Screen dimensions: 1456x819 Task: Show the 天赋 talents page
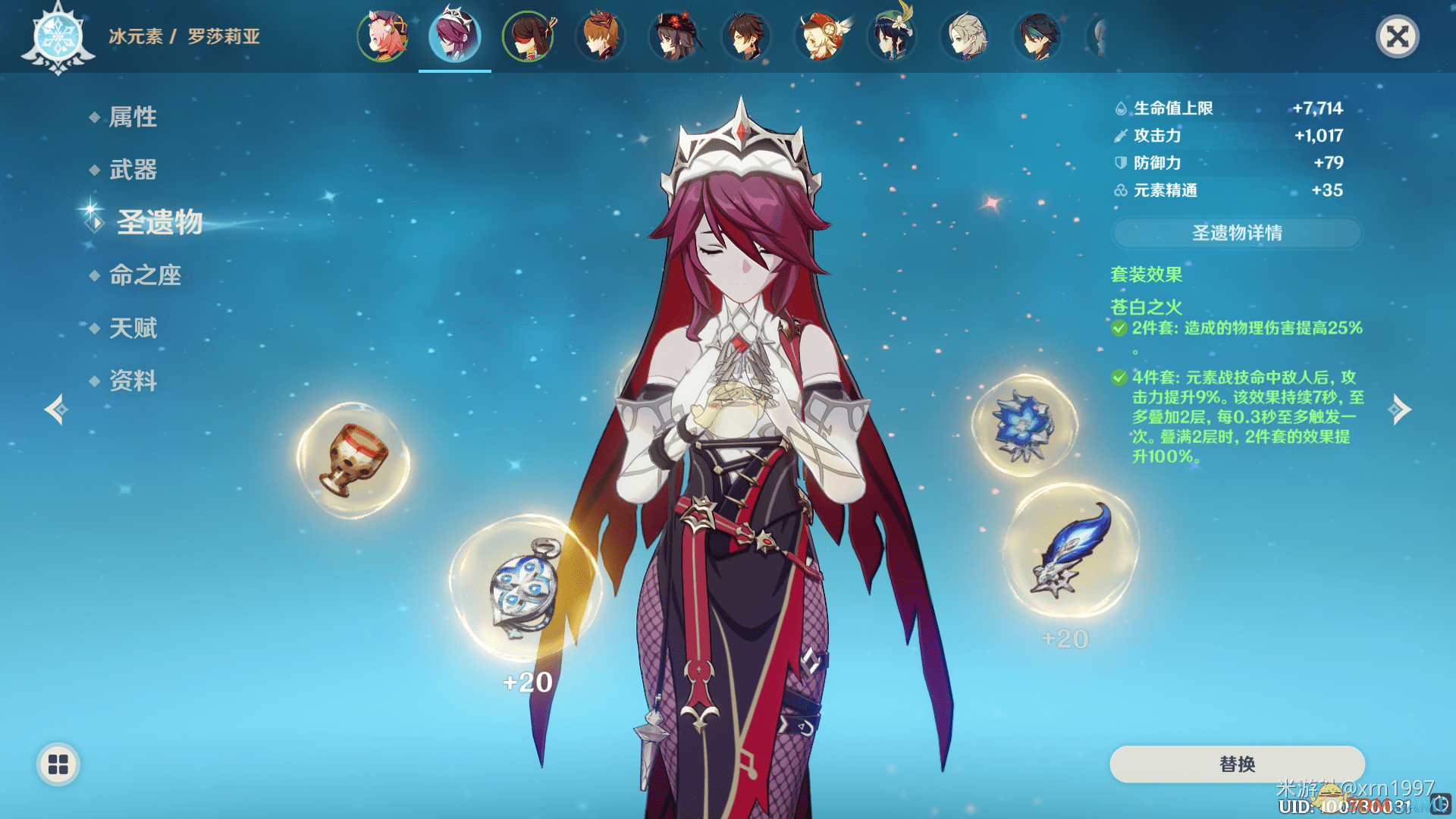pos(133,328)
